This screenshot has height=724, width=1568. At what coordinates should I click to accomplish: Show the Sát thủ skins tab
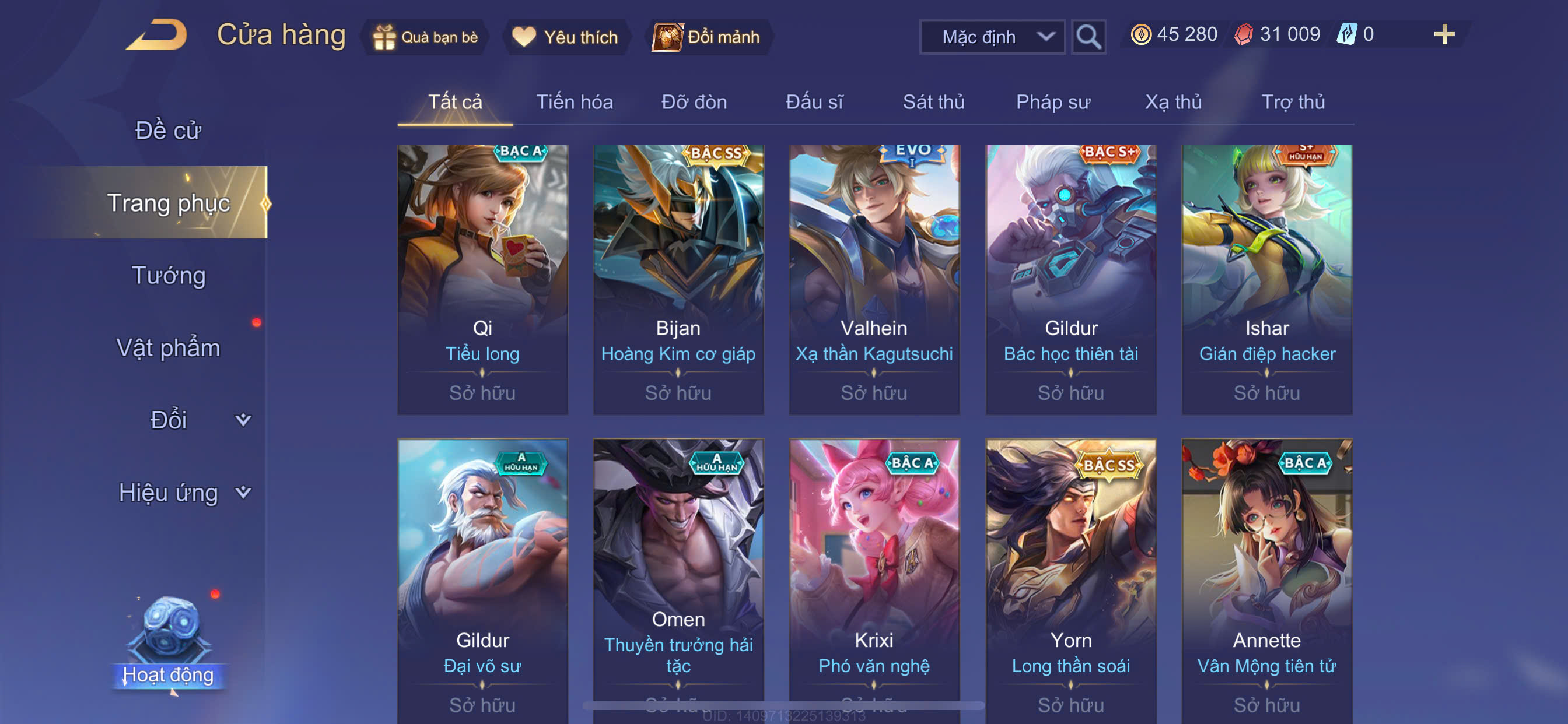[x=933, y=102]
